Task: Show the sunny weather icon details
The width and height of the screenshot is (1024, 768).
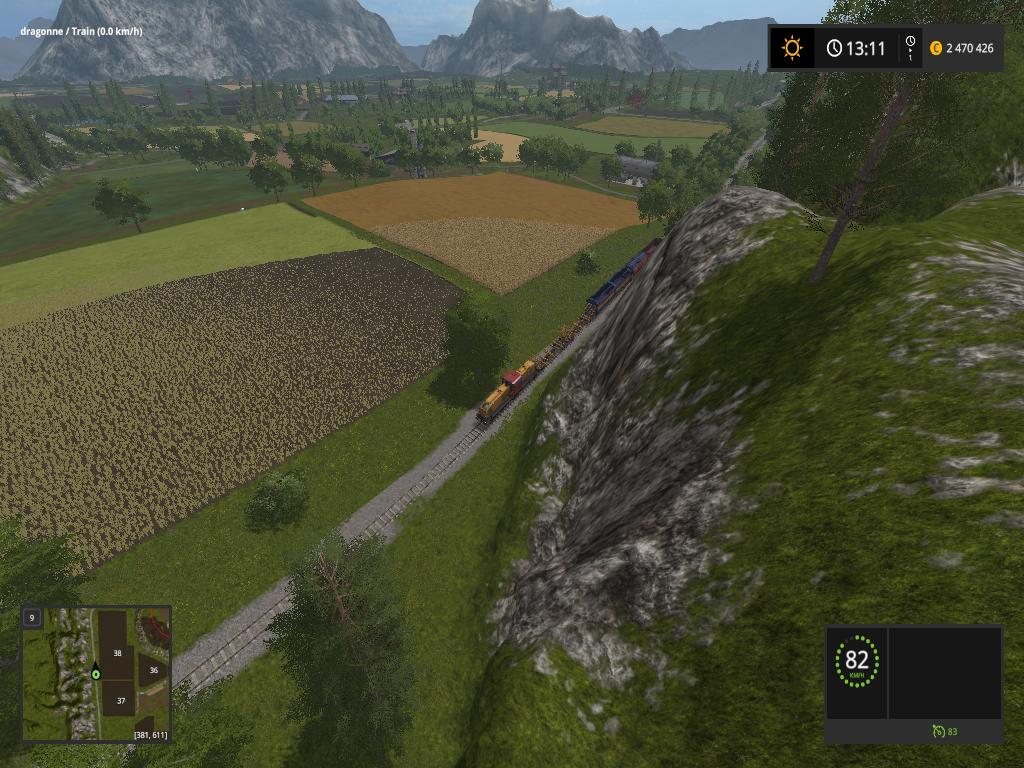Action: click(x=792, y=48)
